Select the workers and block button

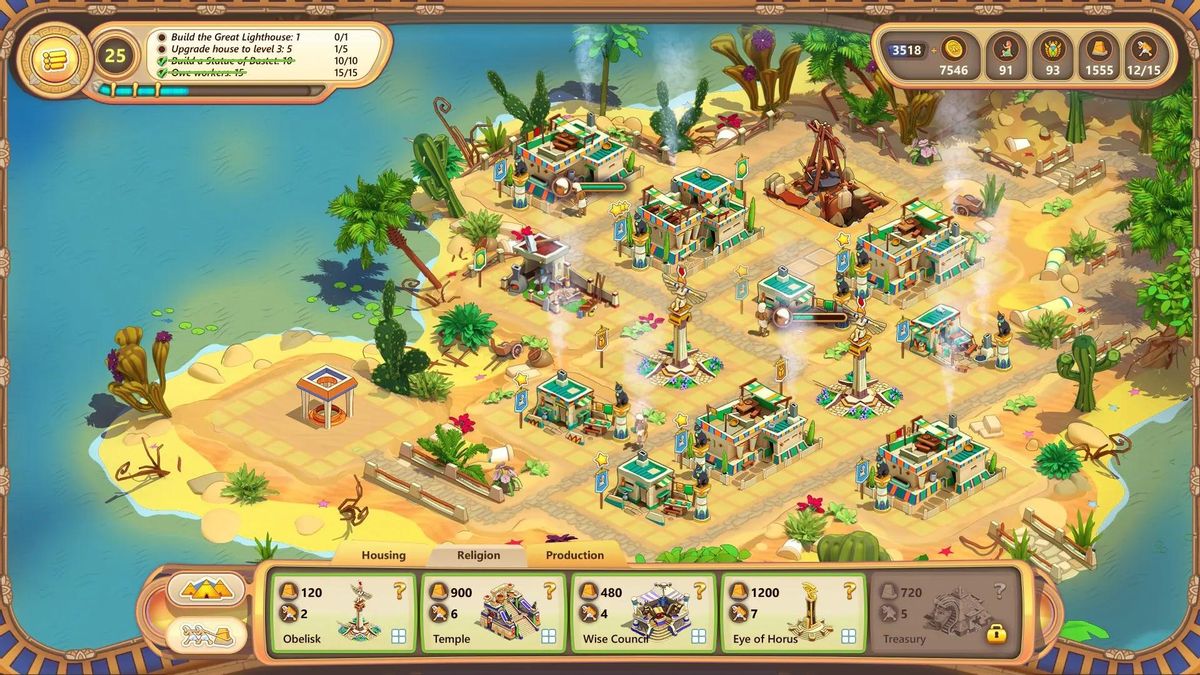point(207,635)
